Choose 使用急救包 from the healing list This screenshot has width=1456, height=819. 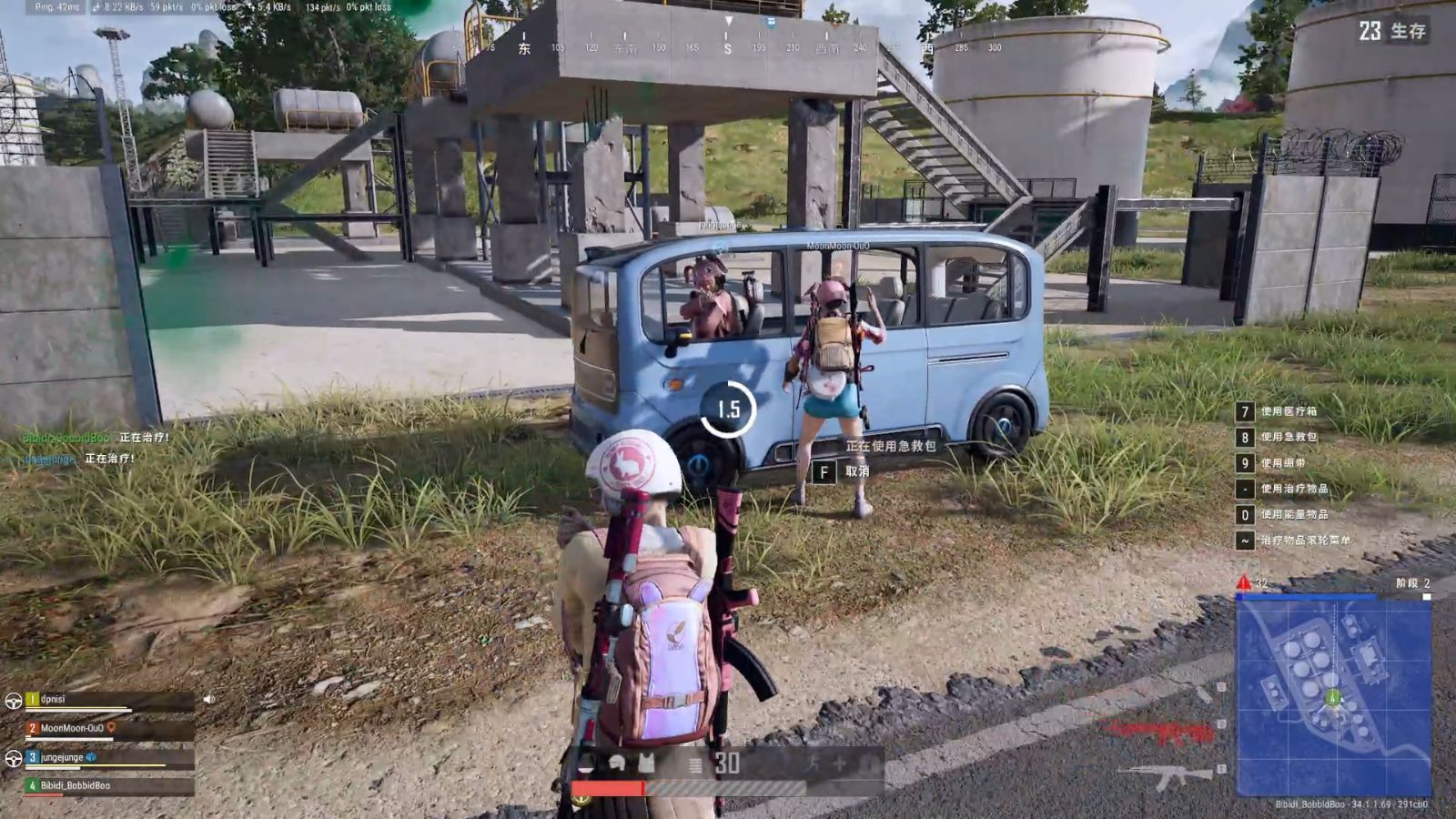click(1289, 438)
